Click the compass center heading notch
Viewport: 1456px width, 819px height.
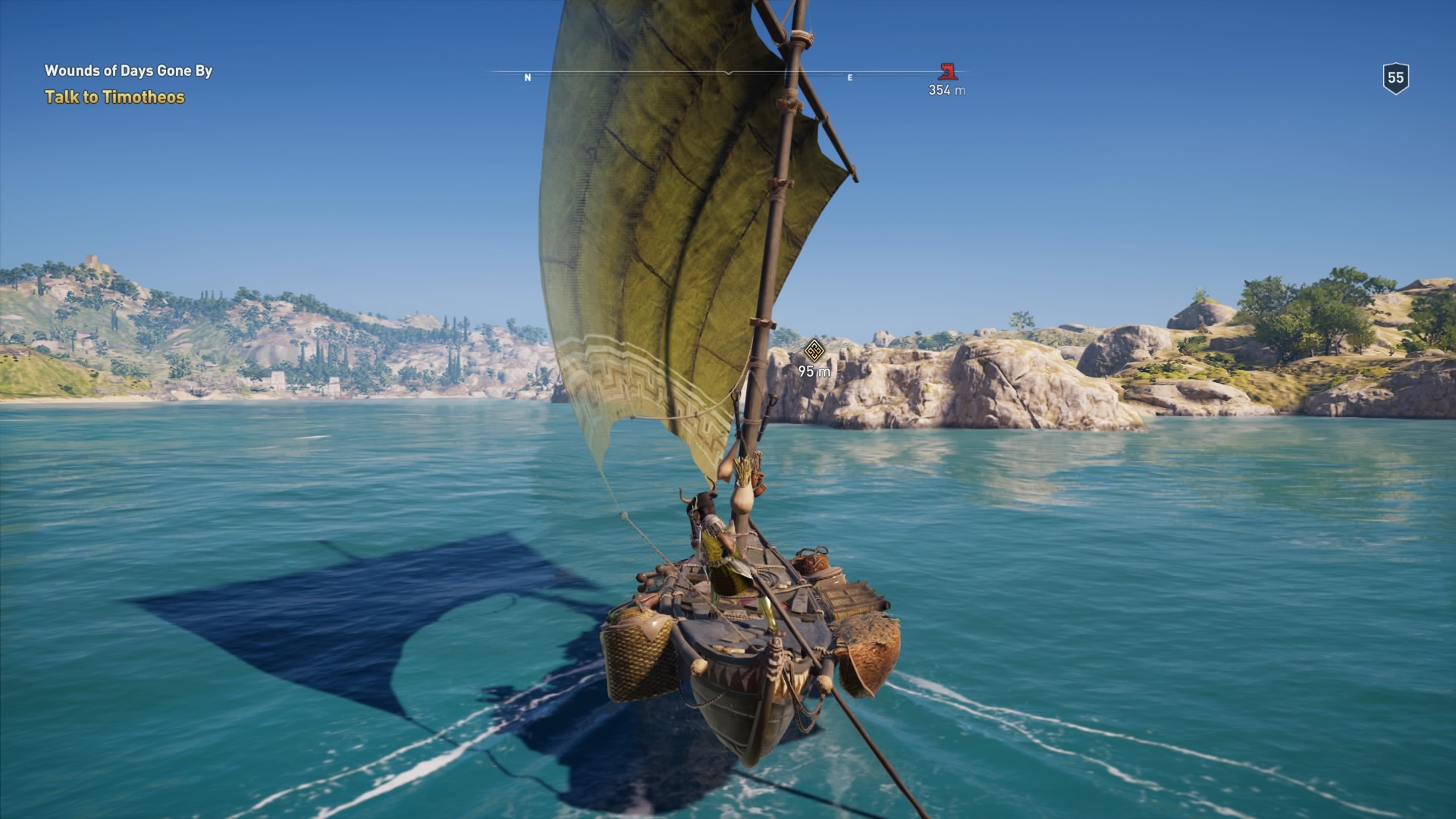[728, 73]
